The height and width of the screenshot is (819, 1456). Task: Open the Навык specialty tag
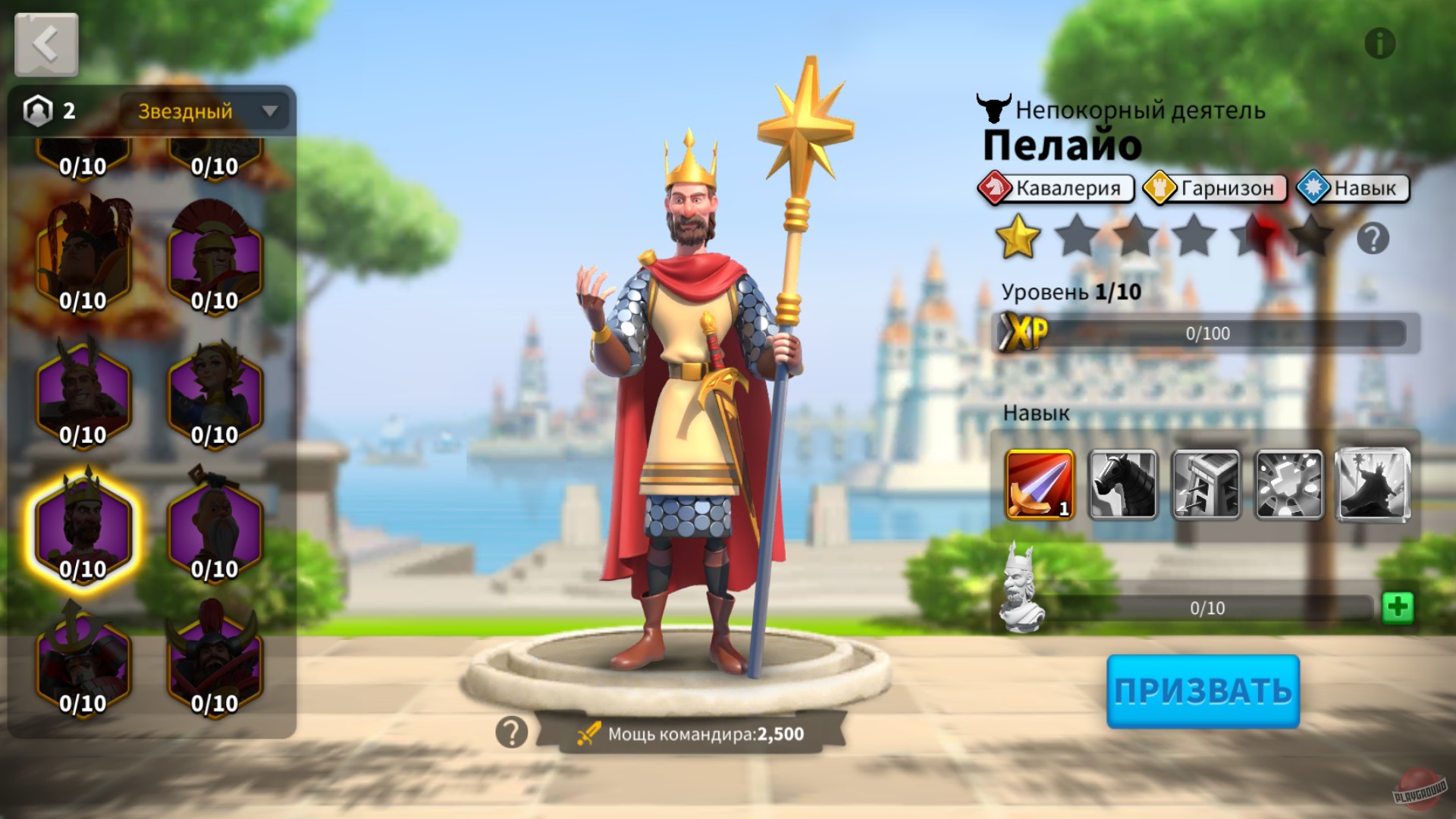click(1353, 189)
